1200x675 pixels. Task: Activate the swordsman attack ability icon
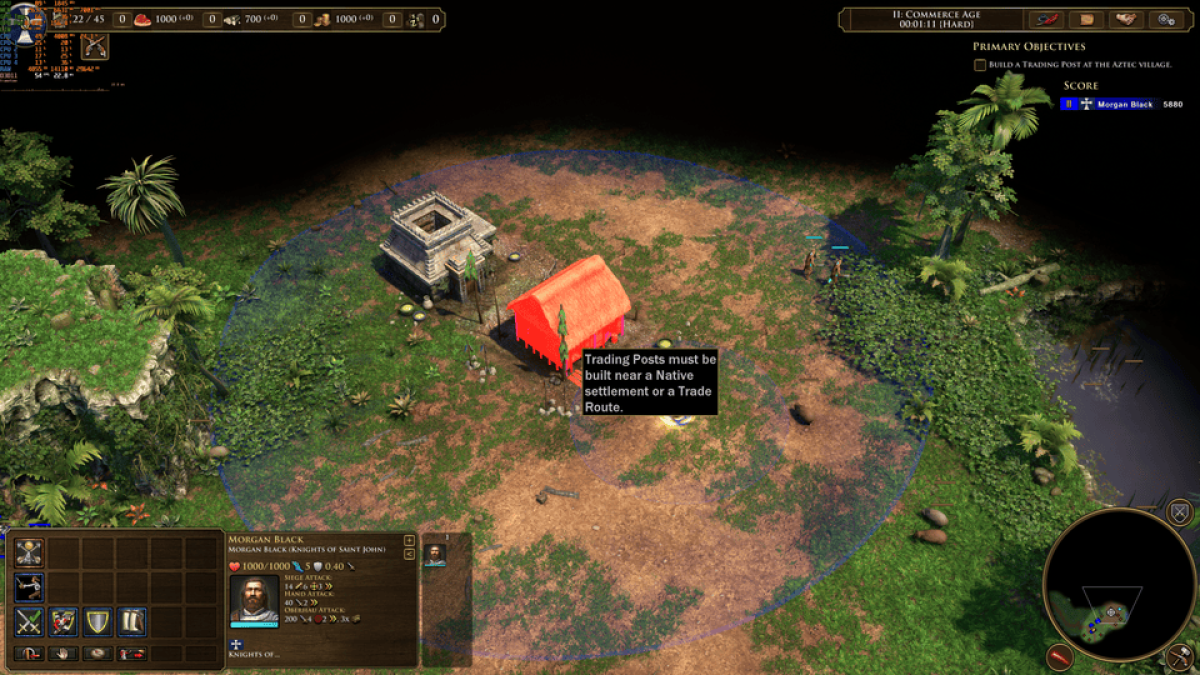(x=30, y=587)
